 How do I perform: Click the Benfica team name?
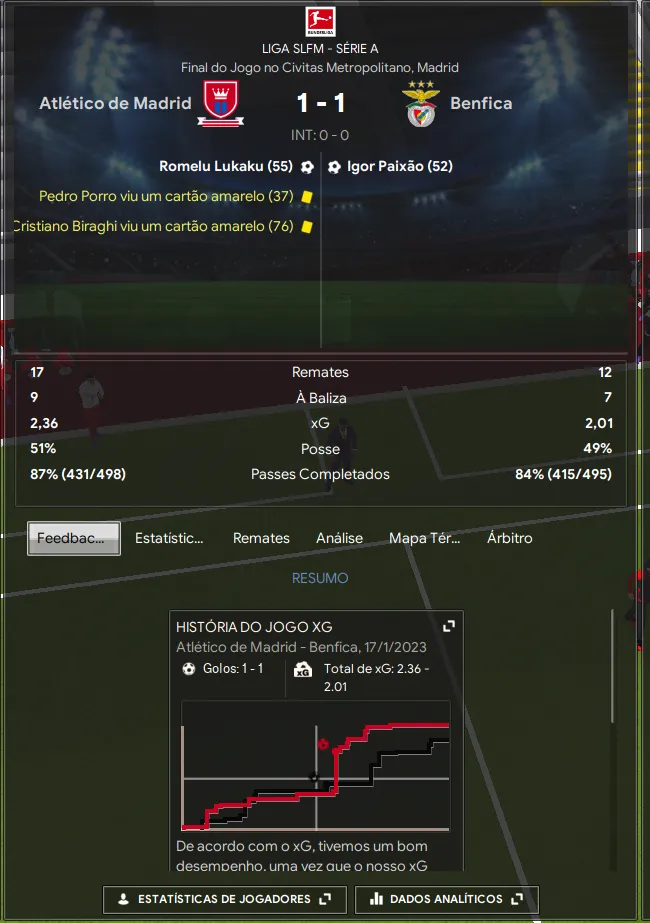[481, 103]
